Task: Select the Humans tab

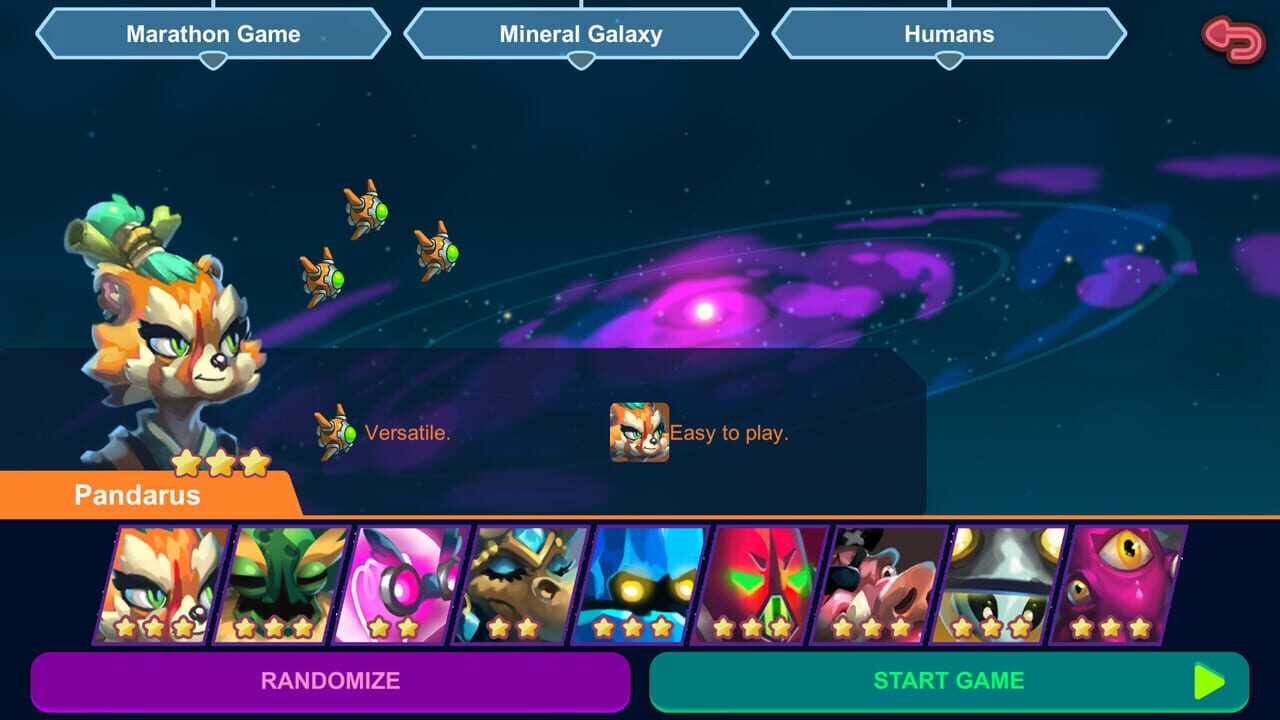Action: point(948,34)
